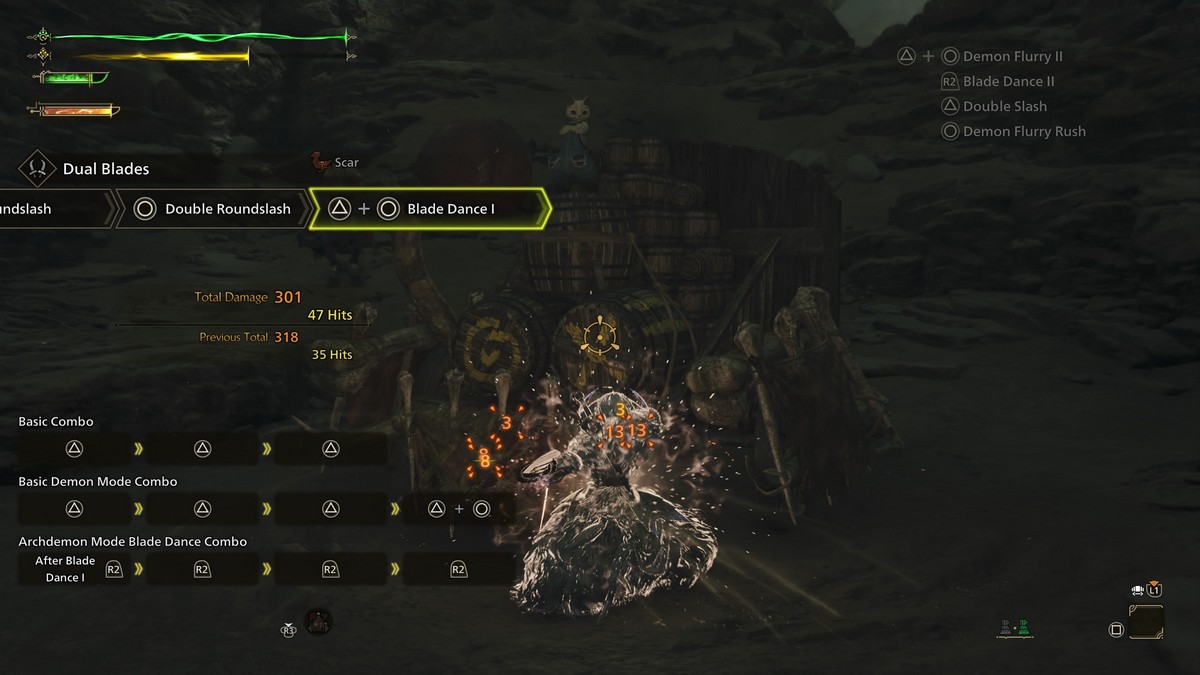Select the Demon Flurry Rush move entry

coord(1023,132)
